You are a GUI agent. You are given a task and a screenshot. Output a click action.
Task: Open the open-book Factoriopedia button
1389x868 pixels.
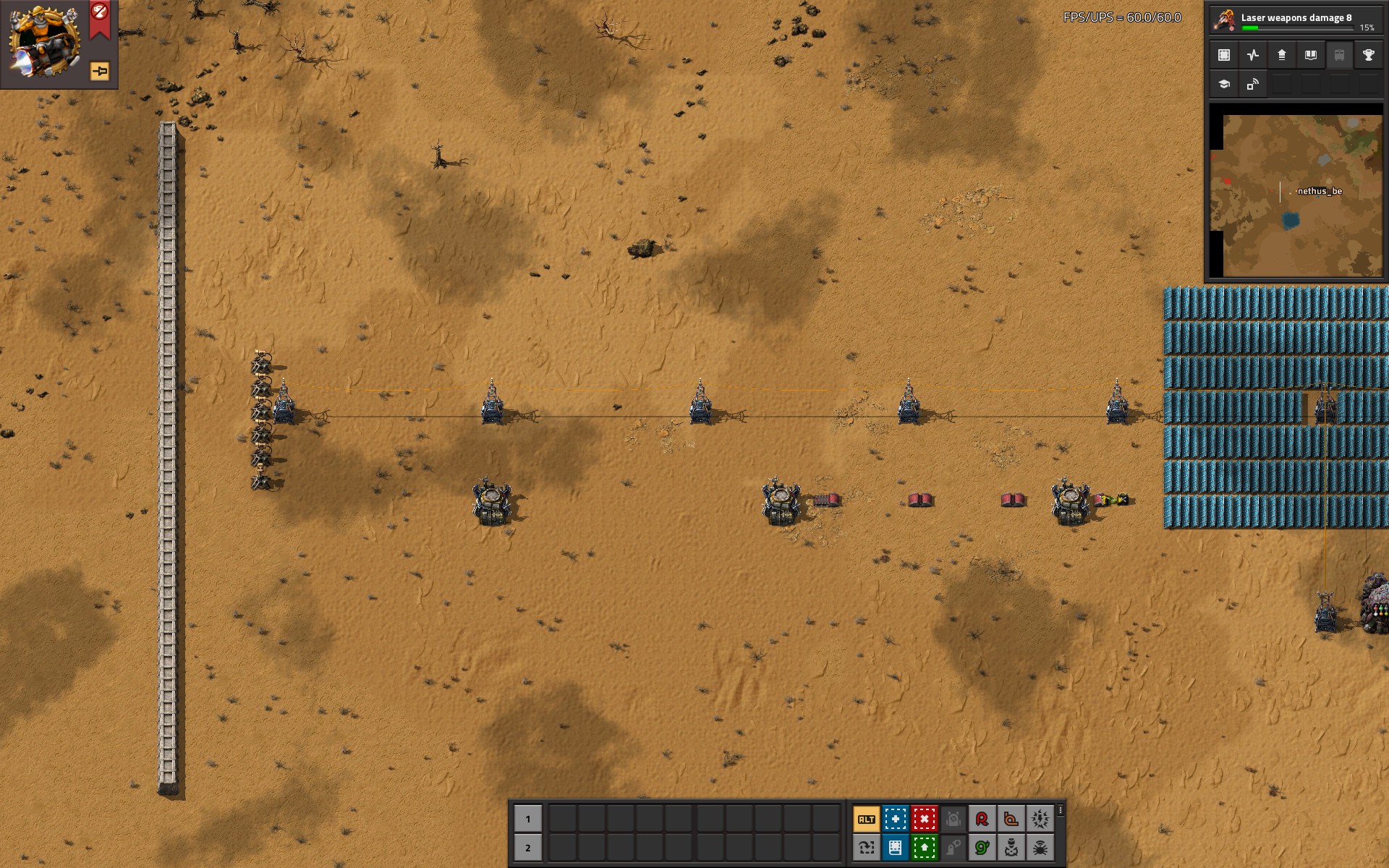point(1310,55)
